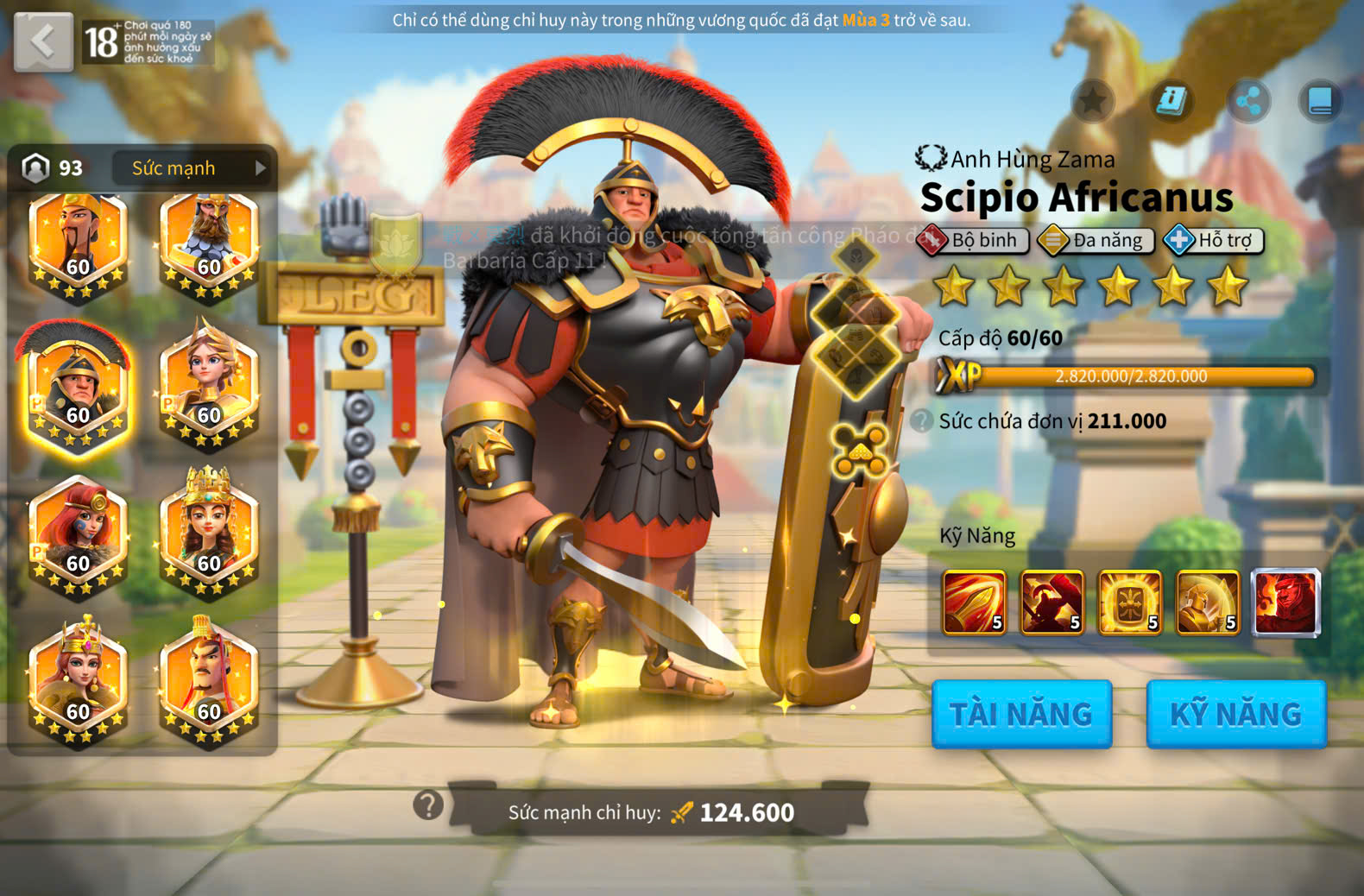Viewport: 1364px width, 896px height.
Task: Mark commander with the star favorite icon
Action: coord(1092,101)
